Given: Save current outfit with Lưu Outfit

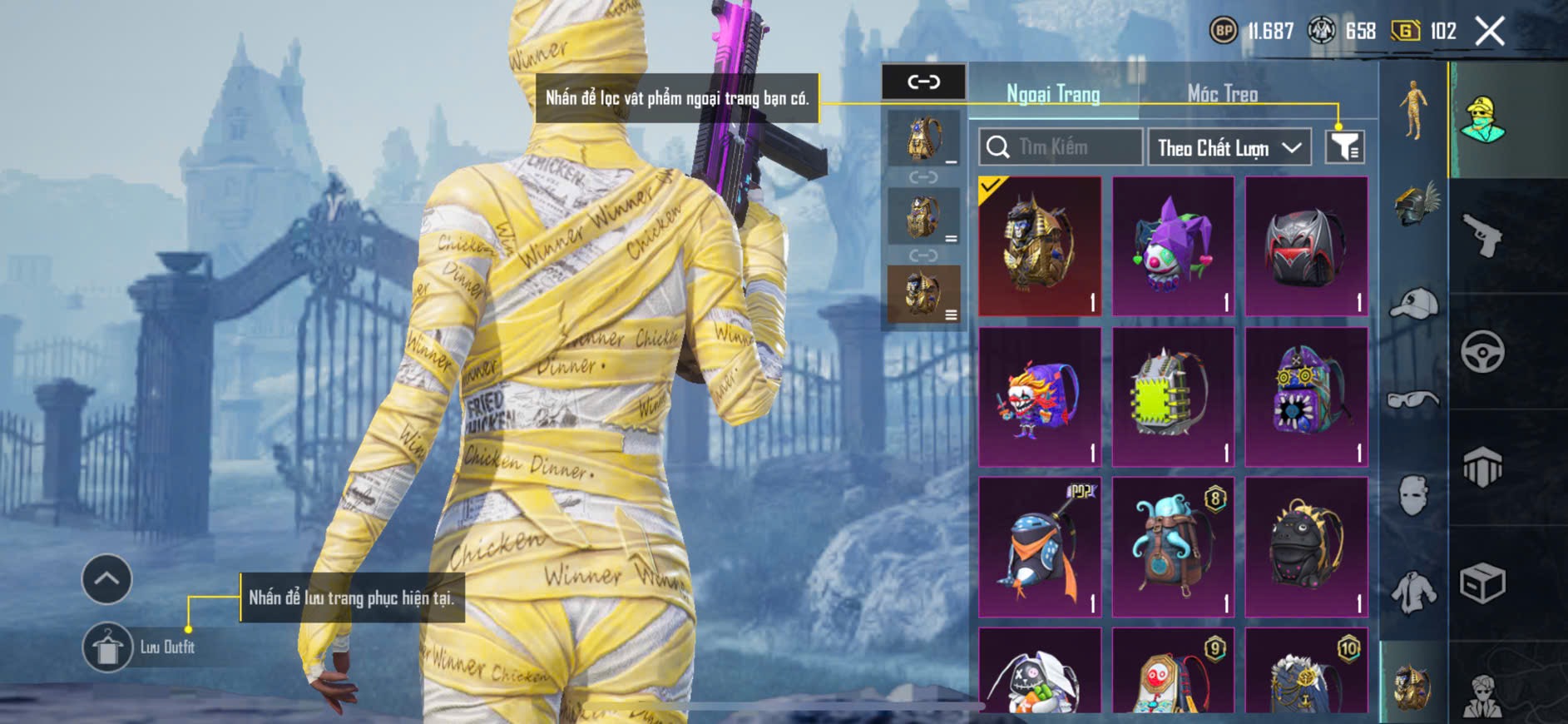Looking at the screenshot, I should click(x=108, y=647).
